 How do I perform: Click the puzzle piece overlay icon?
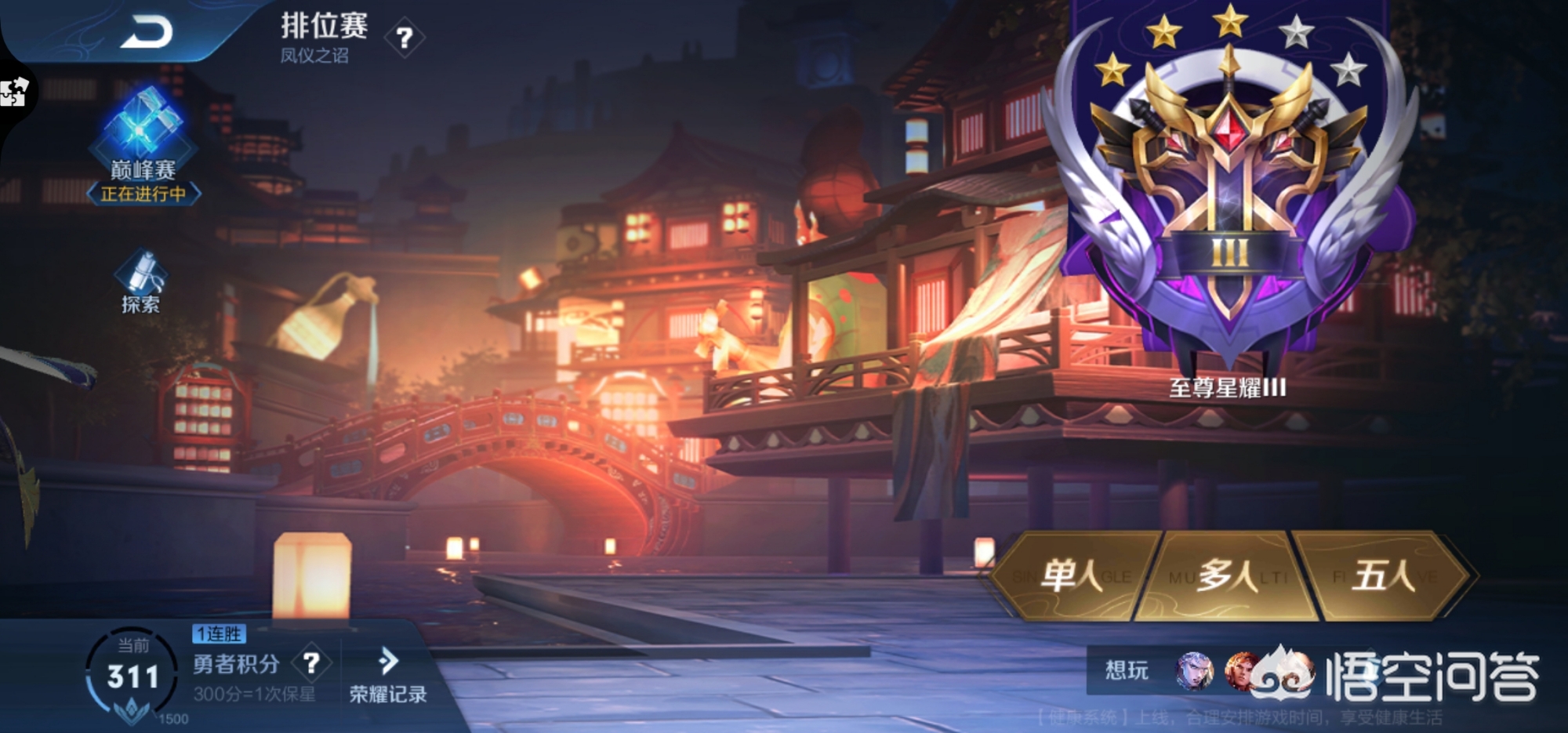(14, 92)
